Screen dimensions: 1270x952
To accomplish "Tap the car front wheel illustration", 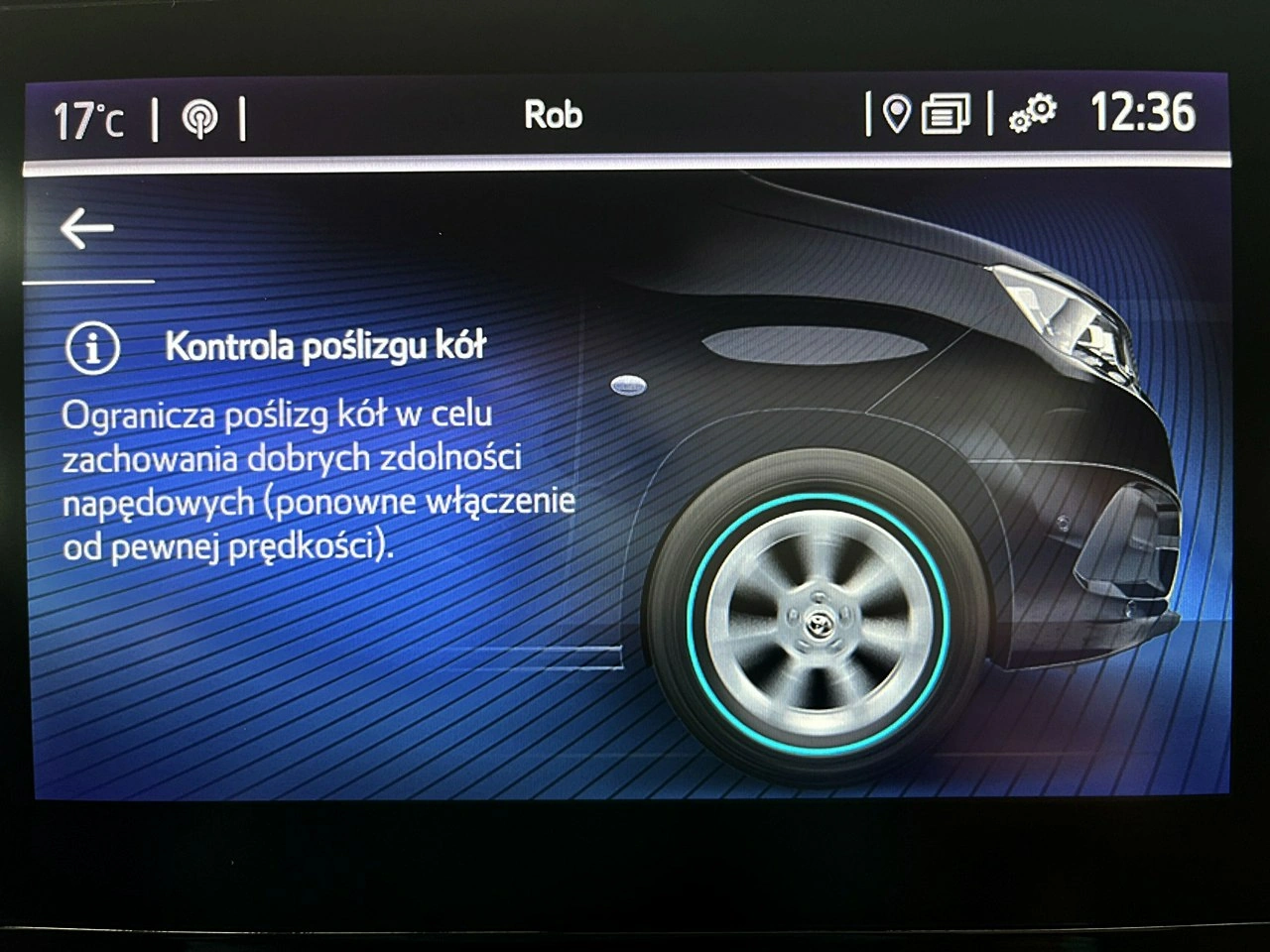I will tap(817, 625).
